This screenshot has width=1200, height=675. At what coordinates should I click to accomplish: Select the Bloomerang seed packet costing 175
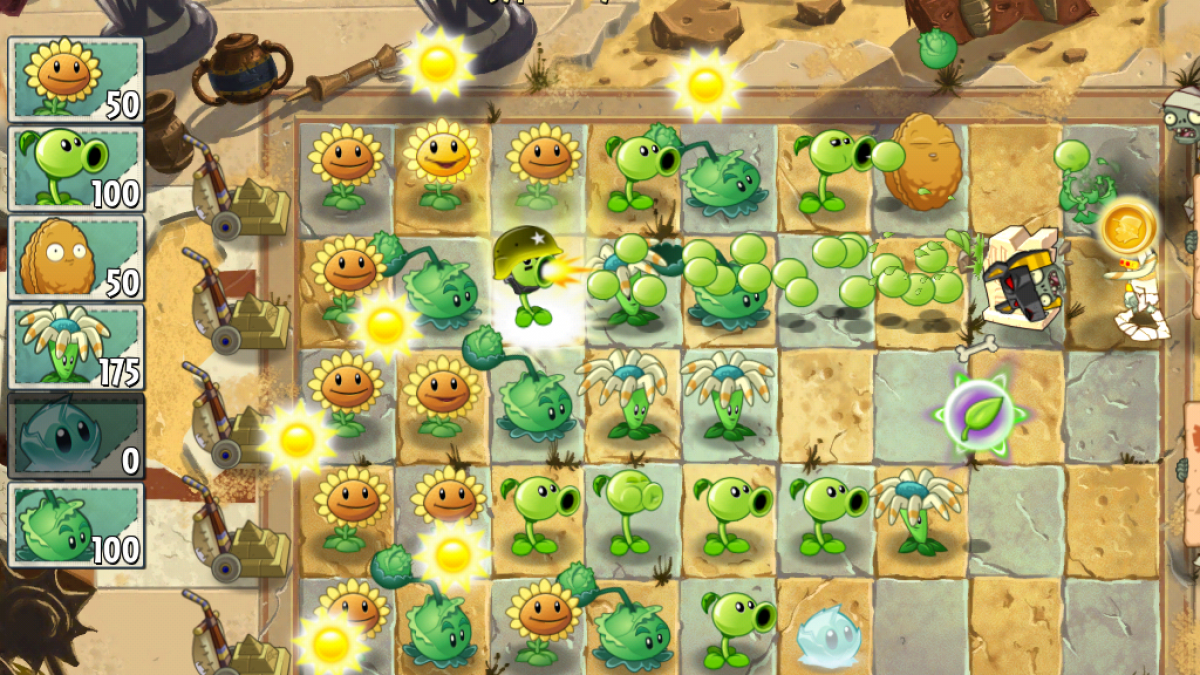76,346
